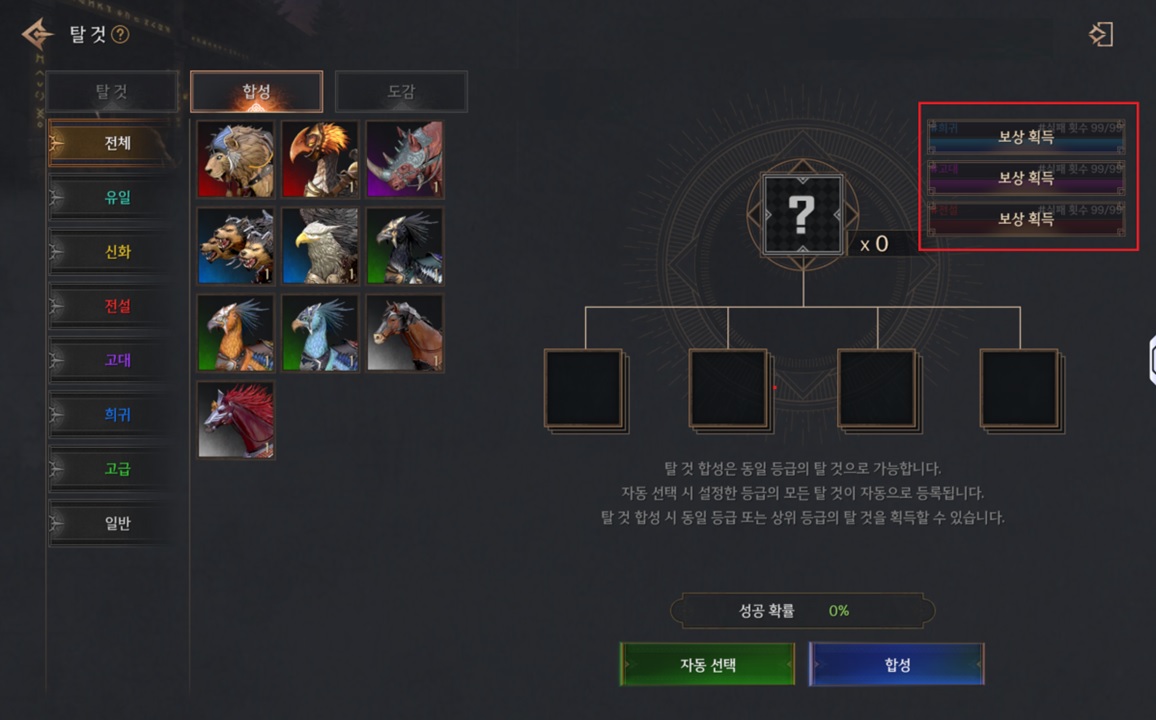The width and height of the screenshot is (1156, 720).
Task: Select the 일반 grade filter
Action: click(117, 523)
